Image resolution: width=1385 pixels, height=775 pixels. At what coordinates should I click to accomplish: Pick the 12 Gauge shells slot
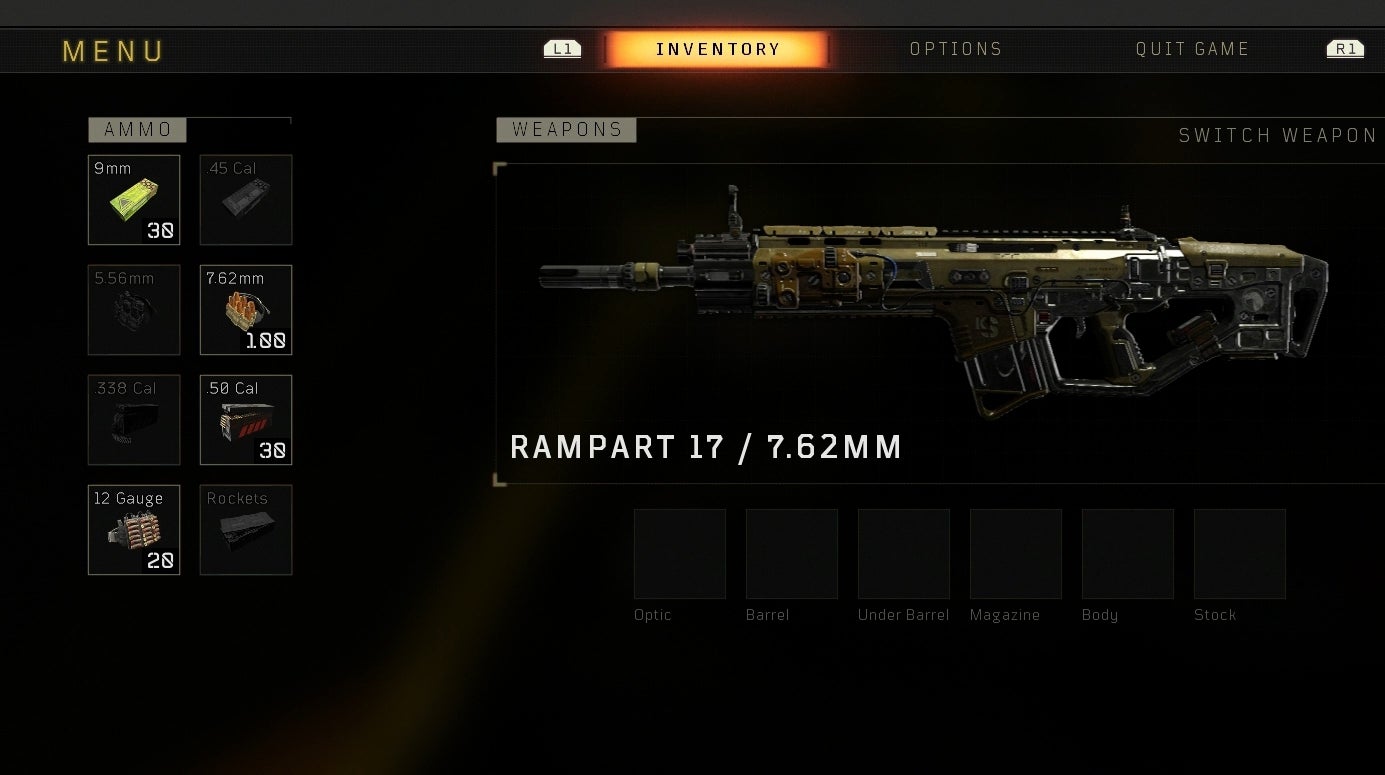click(134, 530)
